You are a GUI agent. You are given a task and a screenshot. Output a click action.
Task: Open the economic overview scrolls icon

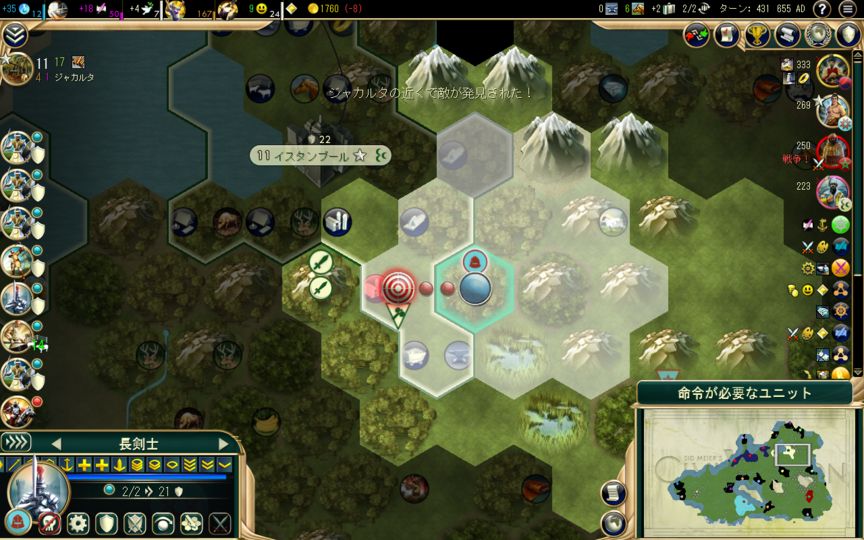coord(788,35)
